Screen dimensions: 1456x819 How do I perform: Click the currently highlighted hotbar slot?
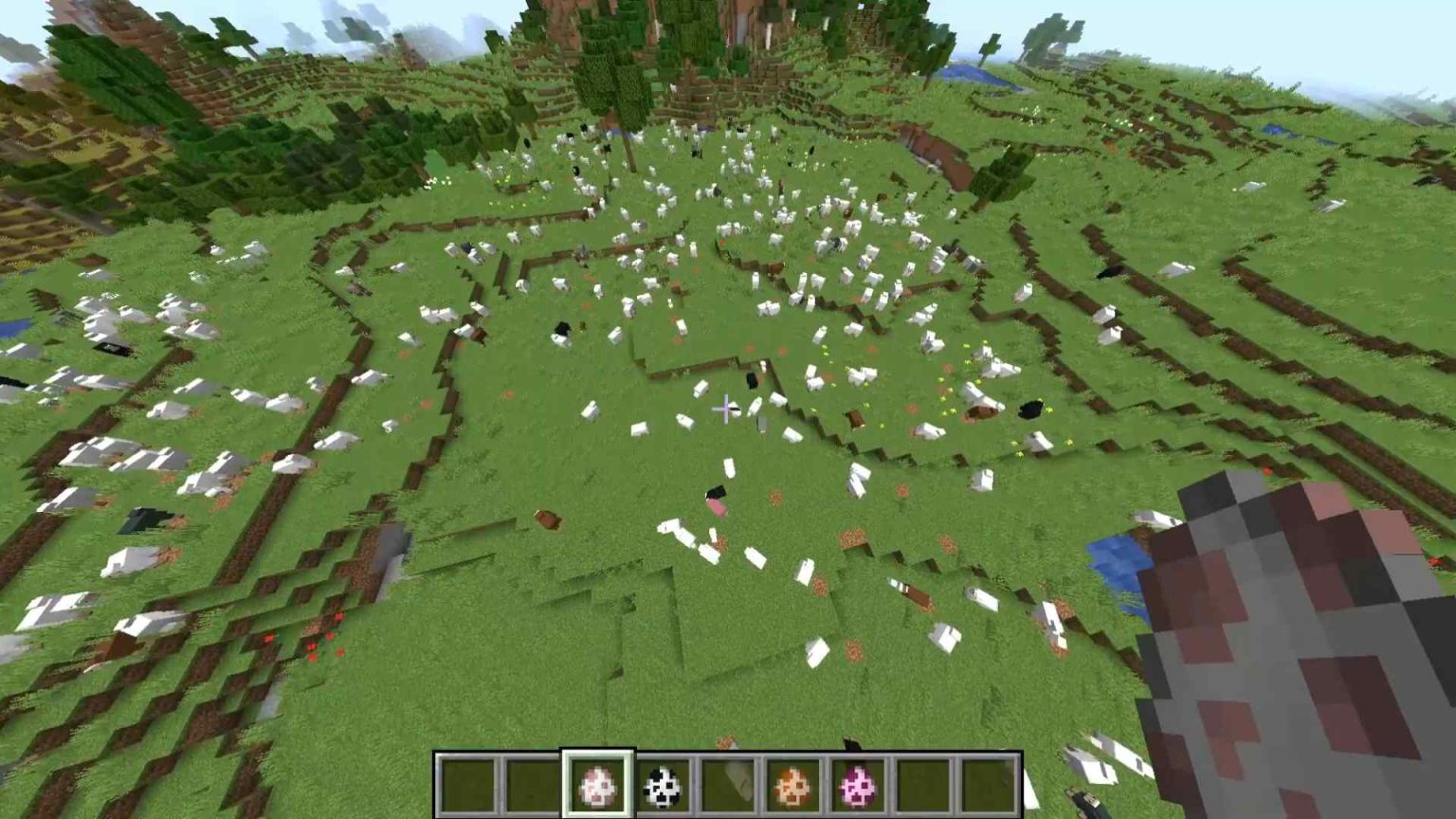(x=597, y=783)
